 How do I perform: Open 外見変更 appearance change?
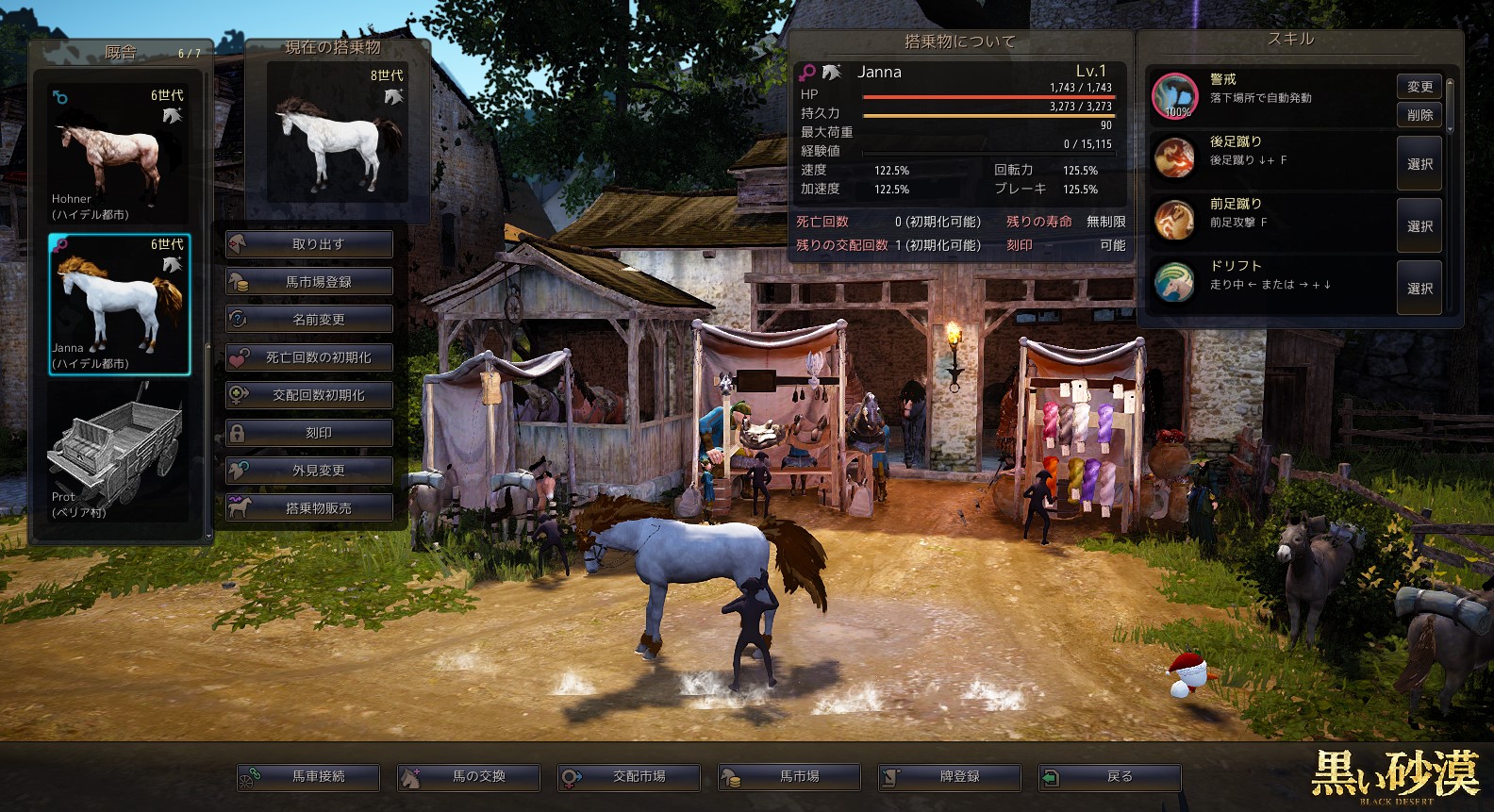(309, 471)
